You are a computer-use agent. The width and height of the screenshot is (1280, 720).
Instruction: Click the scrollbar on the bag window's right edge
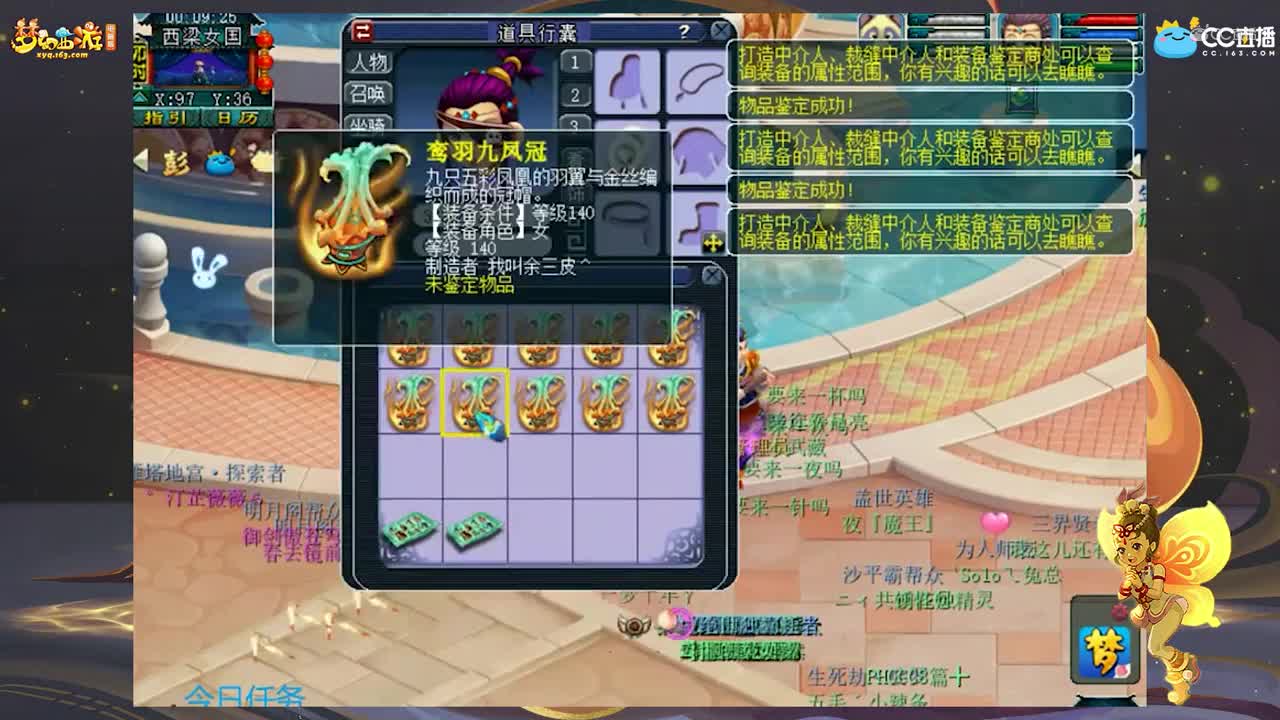point(732,150)
